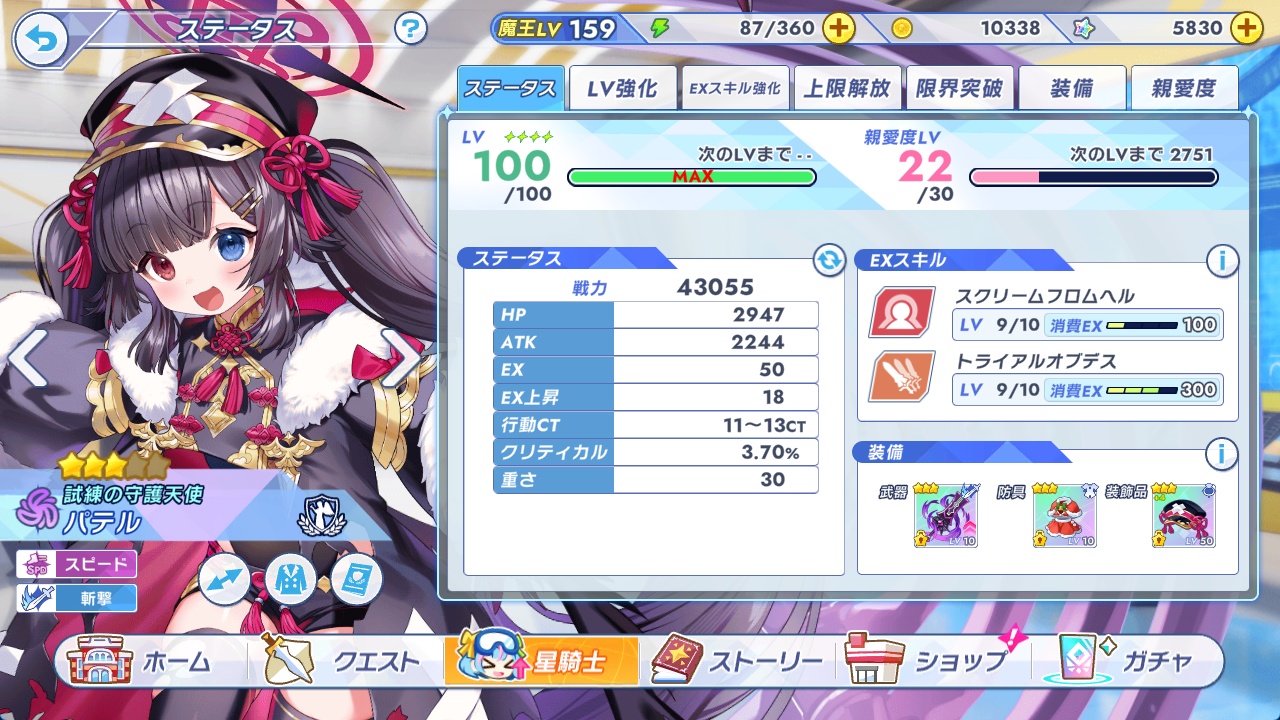
Task: Switch to the 限界突破 tab
Action: click(x=959, y=89)
